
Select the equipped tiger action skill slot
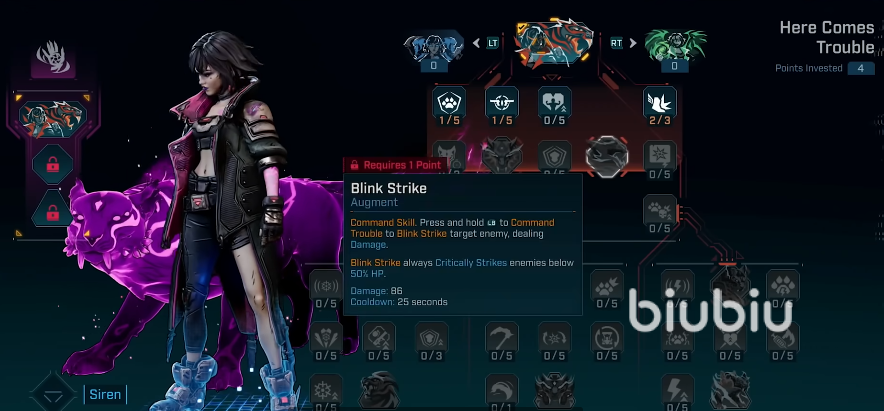pyautogui.click(x=53, y=117)
